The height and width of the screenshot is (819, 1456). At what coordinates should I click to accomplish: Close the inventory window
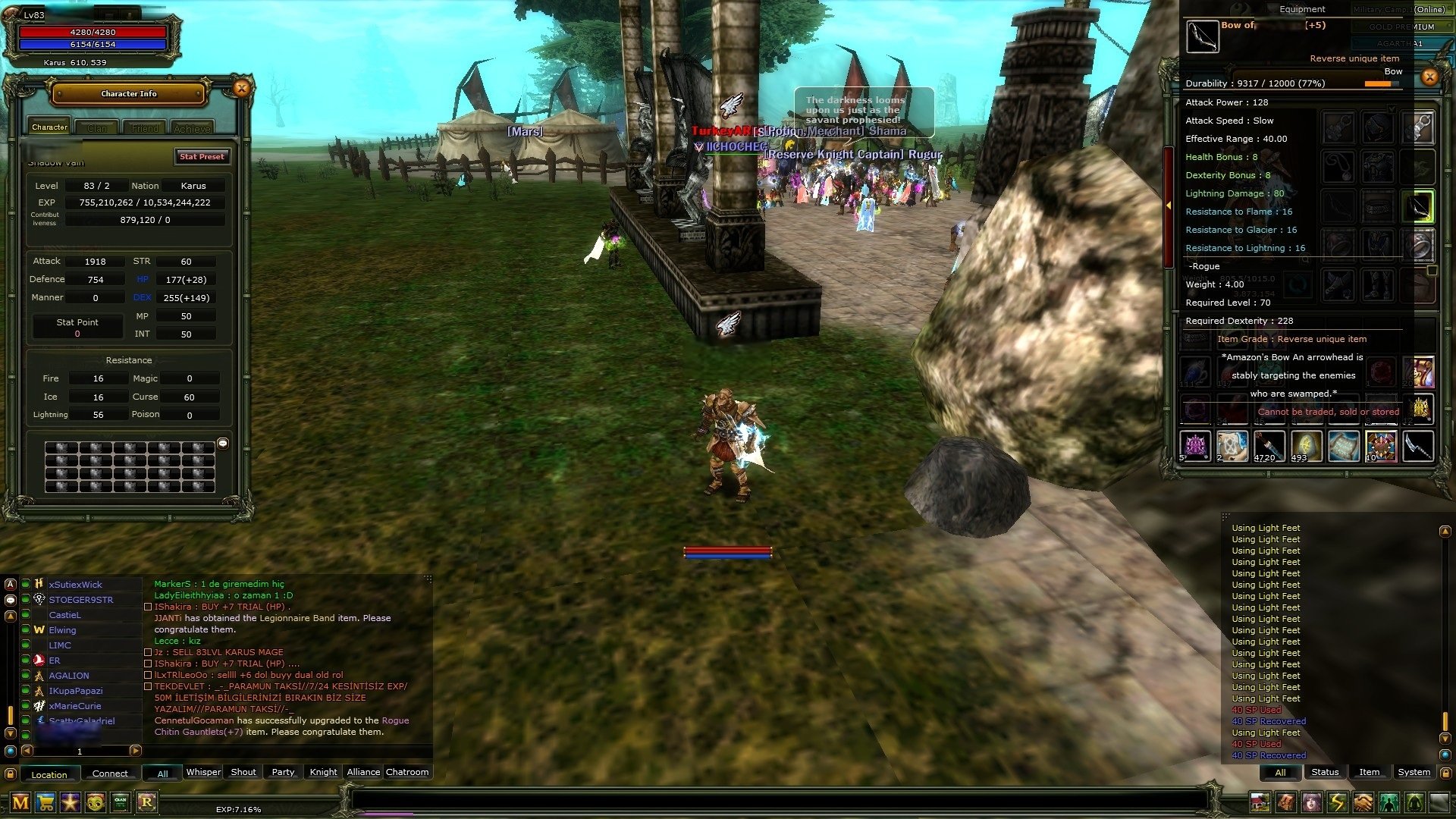1429,77
